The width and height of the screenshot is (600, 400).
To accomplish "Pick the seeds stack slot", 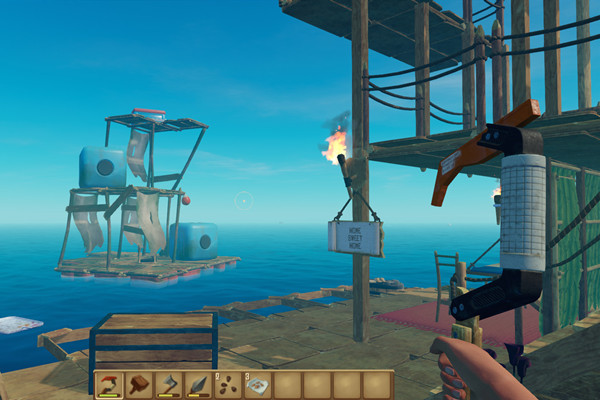I will pyautogui.click(x=228, y=384).
